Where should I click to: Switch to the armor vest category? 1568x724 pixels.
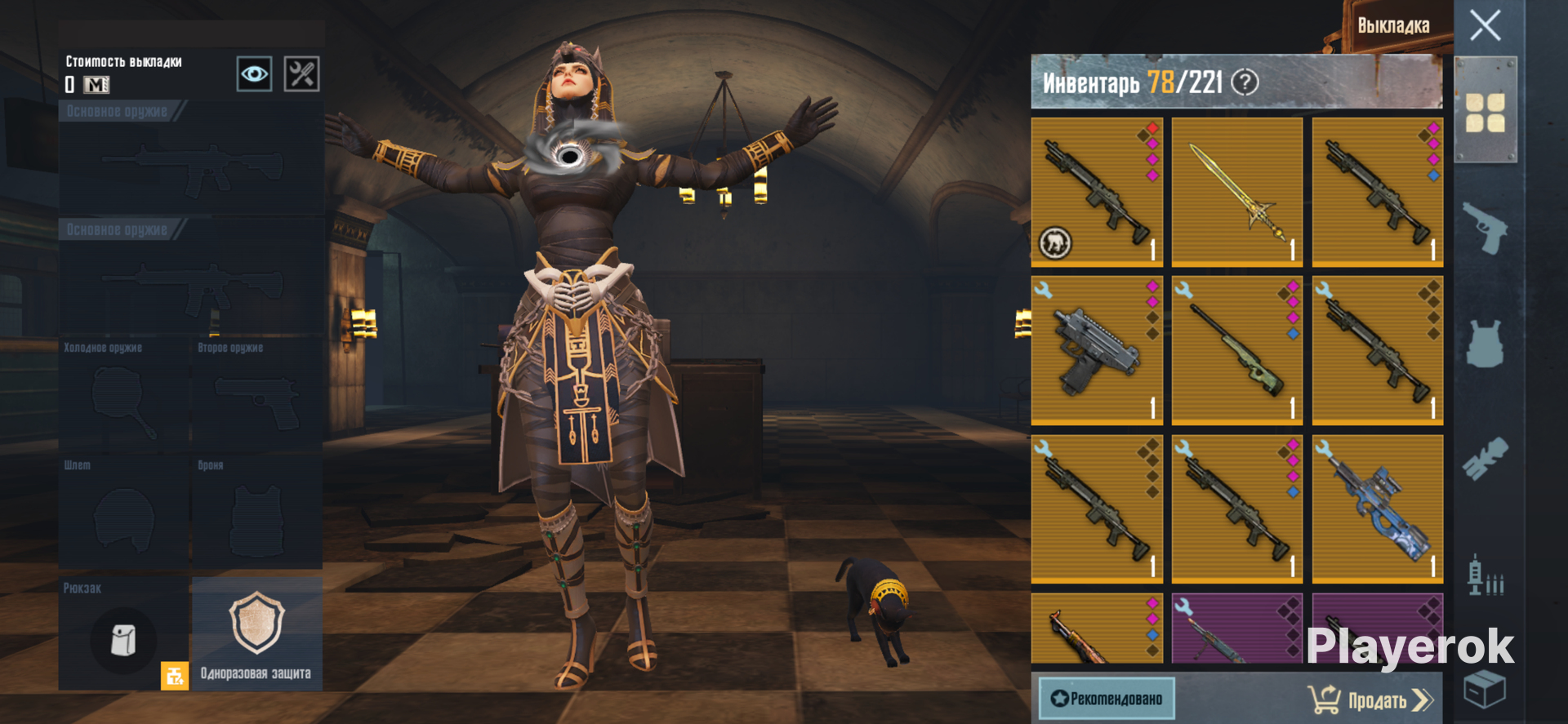1485,343
